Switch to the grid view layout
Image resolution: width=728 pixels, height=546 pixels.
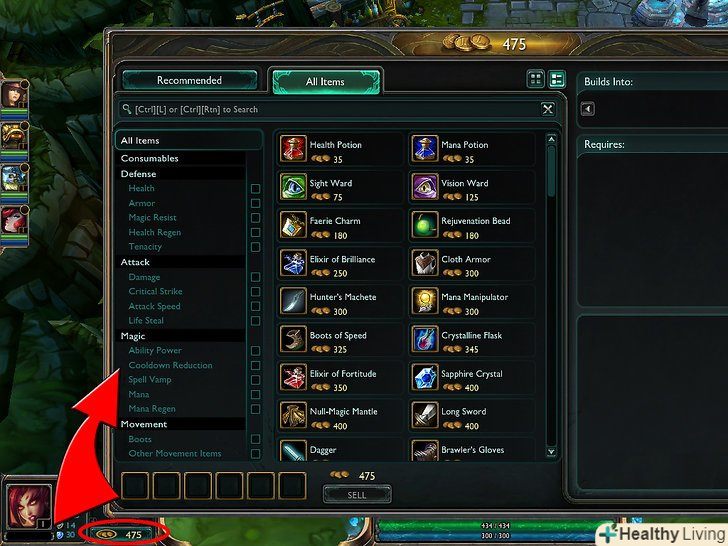(x=537, y=79)
